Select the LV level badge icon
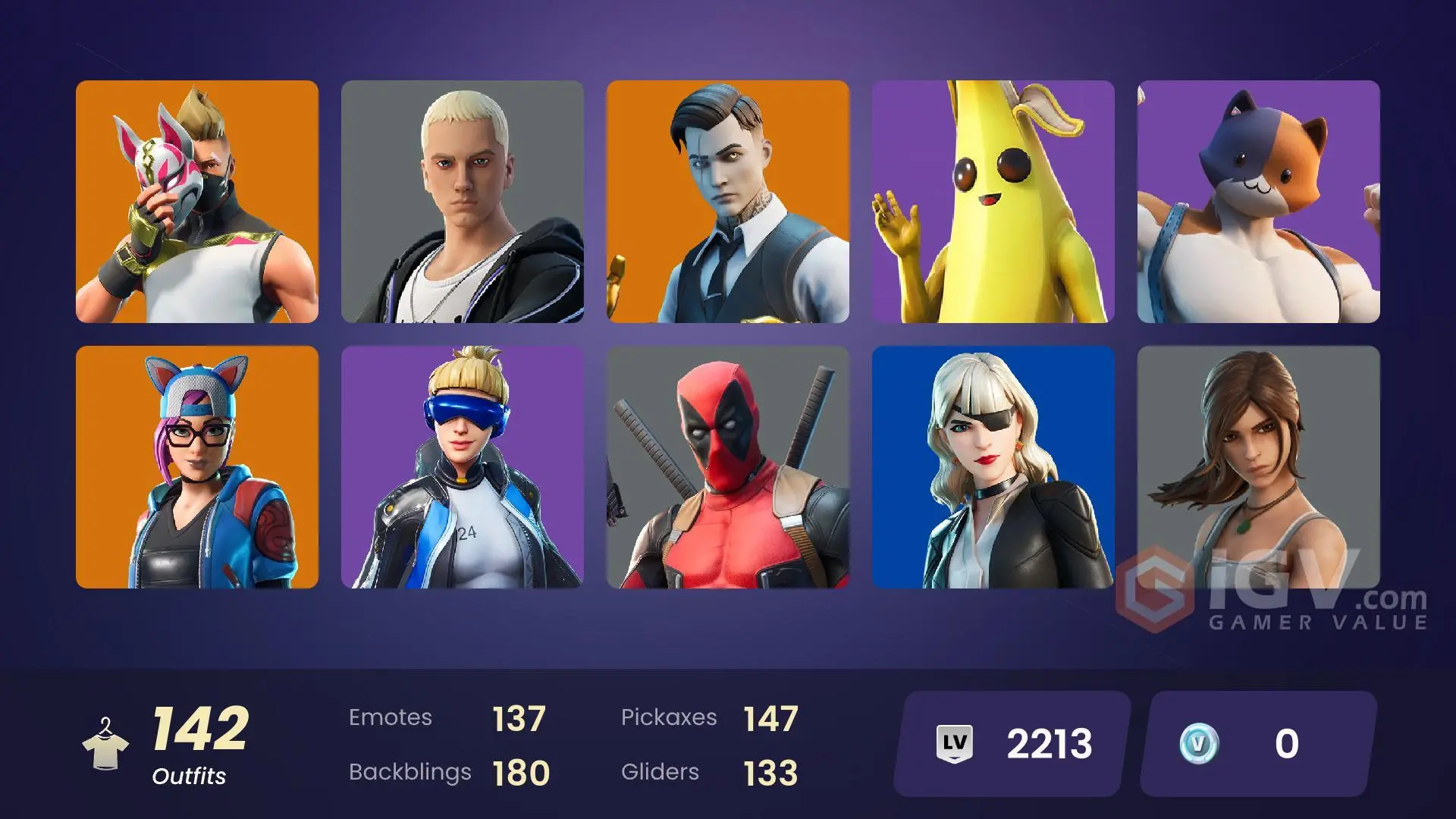 coord(955,744)
